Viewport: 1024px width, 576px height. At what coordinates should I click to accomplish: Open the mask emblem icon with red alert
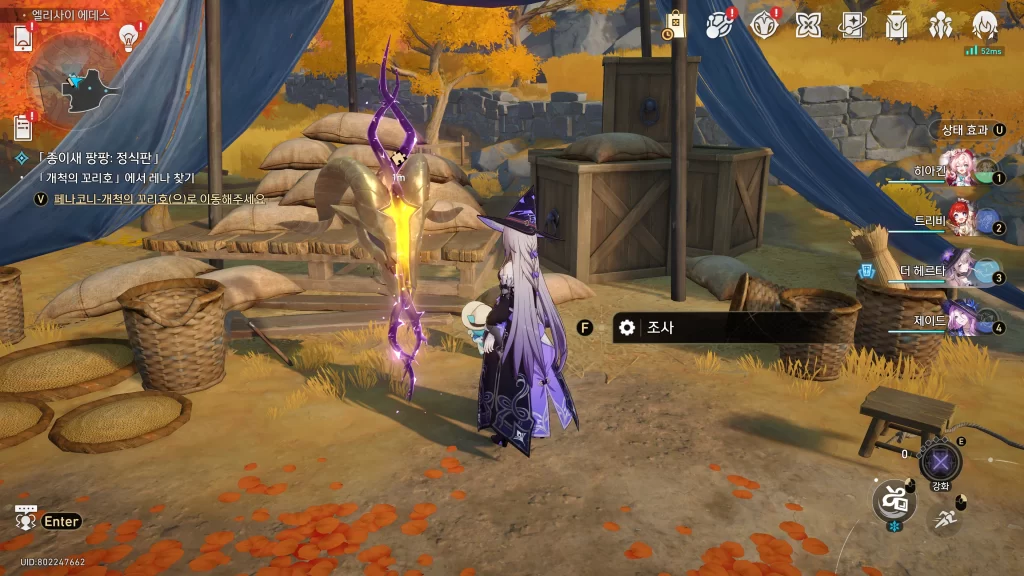pyautogui.click(x=764, y=26)
